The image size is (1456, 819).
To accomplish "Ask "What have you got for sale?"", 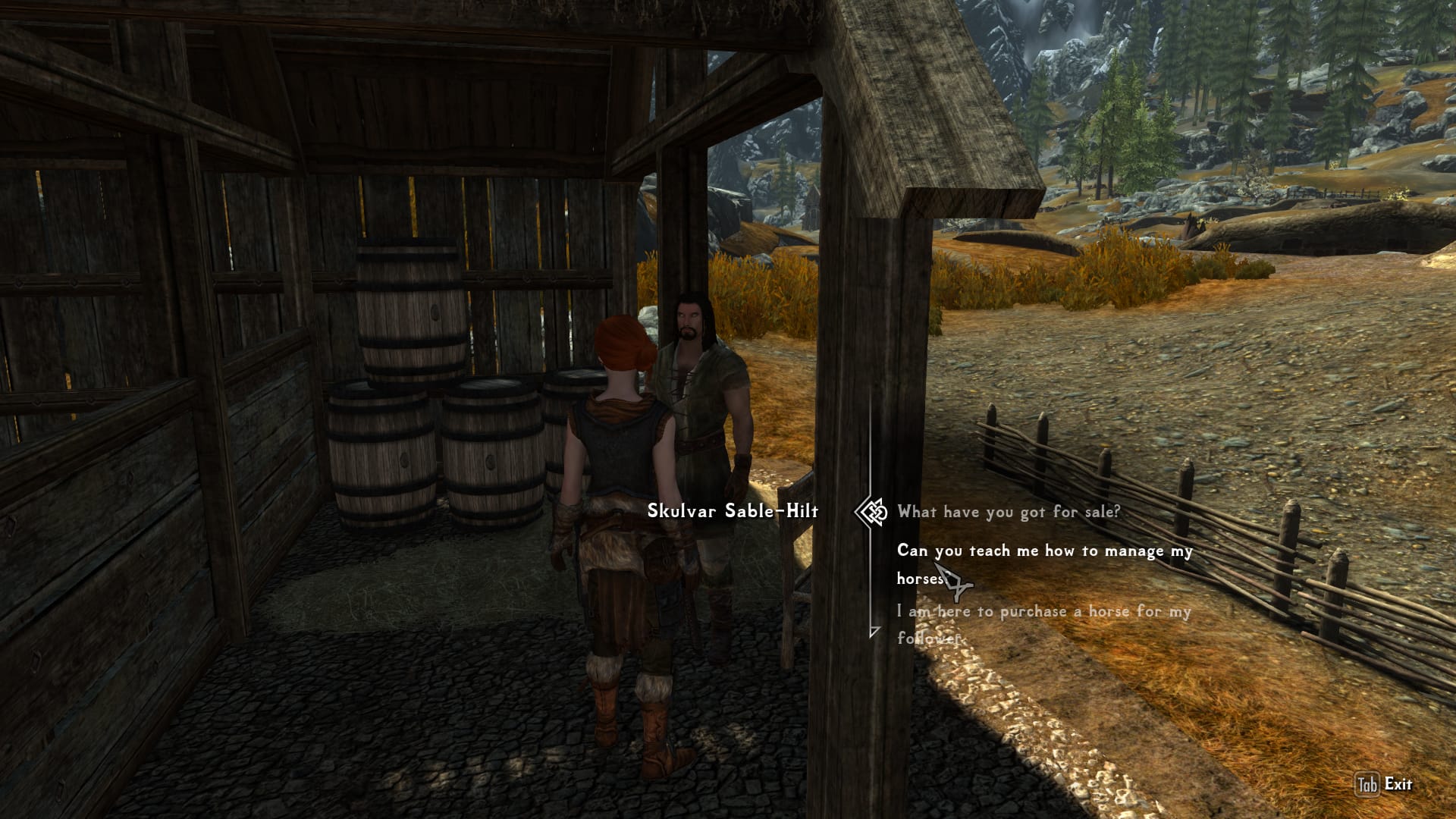I will coord(1009,512).
